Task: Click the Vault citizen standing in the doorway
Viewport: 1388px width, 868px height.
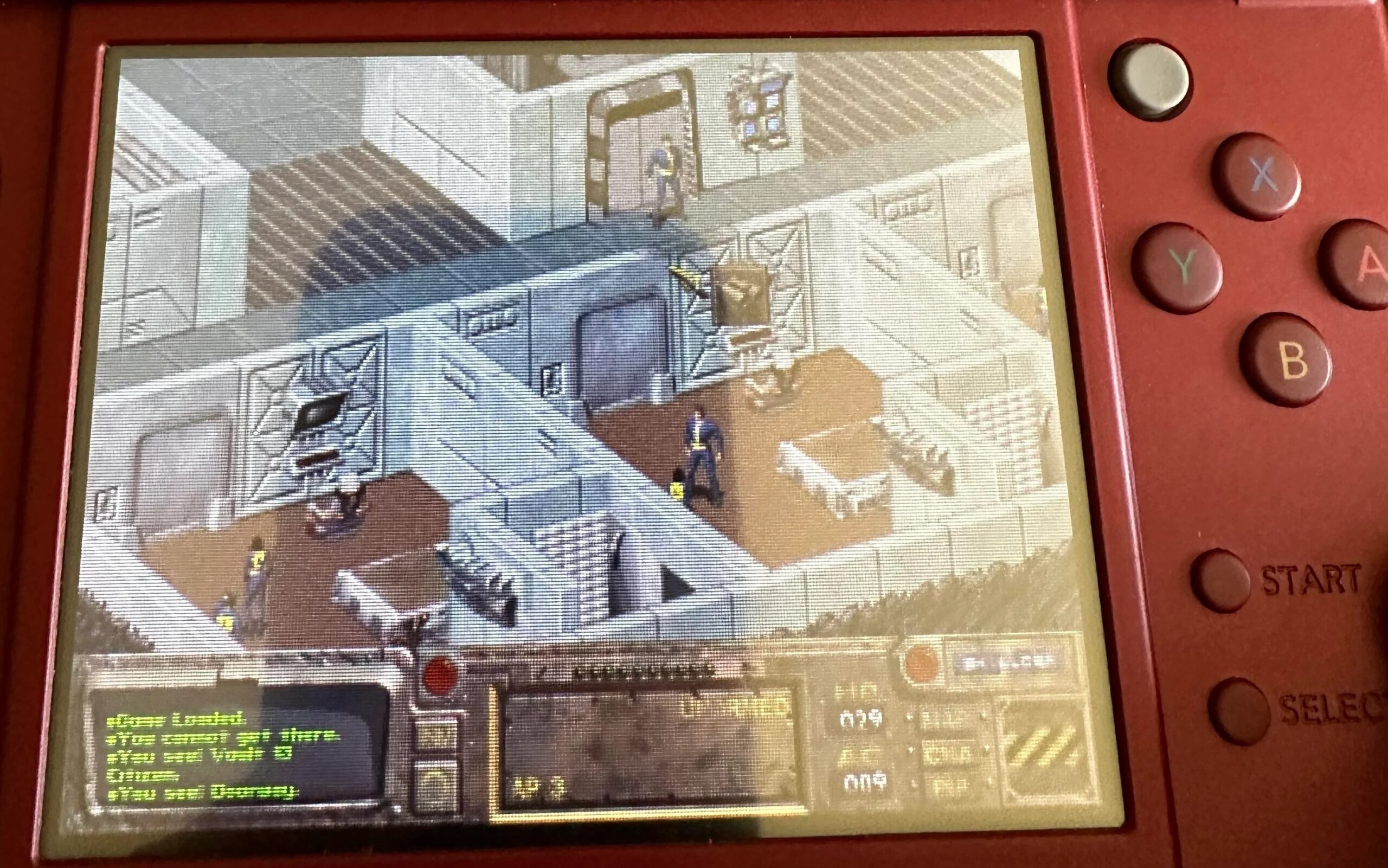Action: (x=663, y=172)
